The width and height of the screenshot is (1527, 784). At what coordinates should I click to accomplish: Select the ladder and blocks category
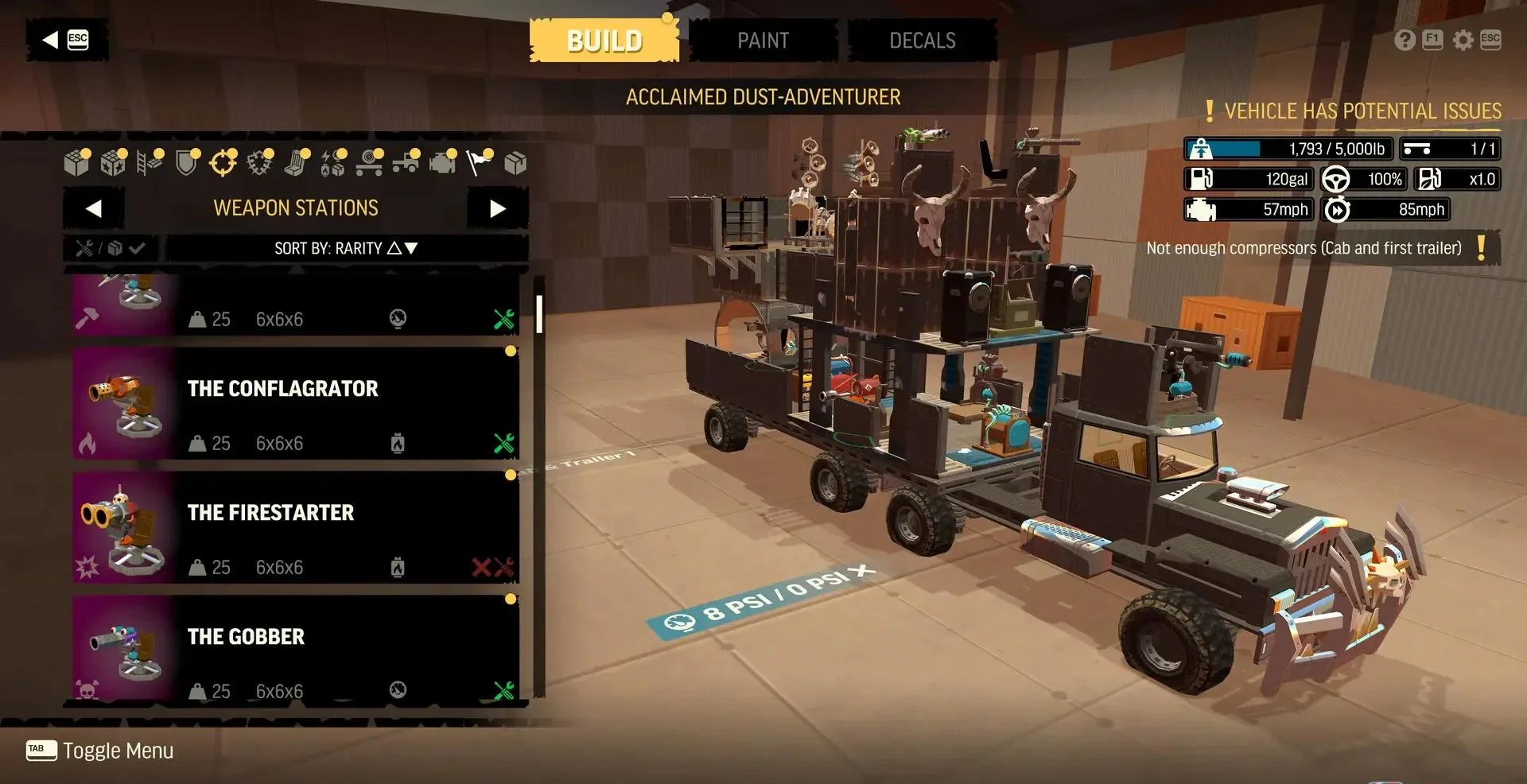point(150,163)
